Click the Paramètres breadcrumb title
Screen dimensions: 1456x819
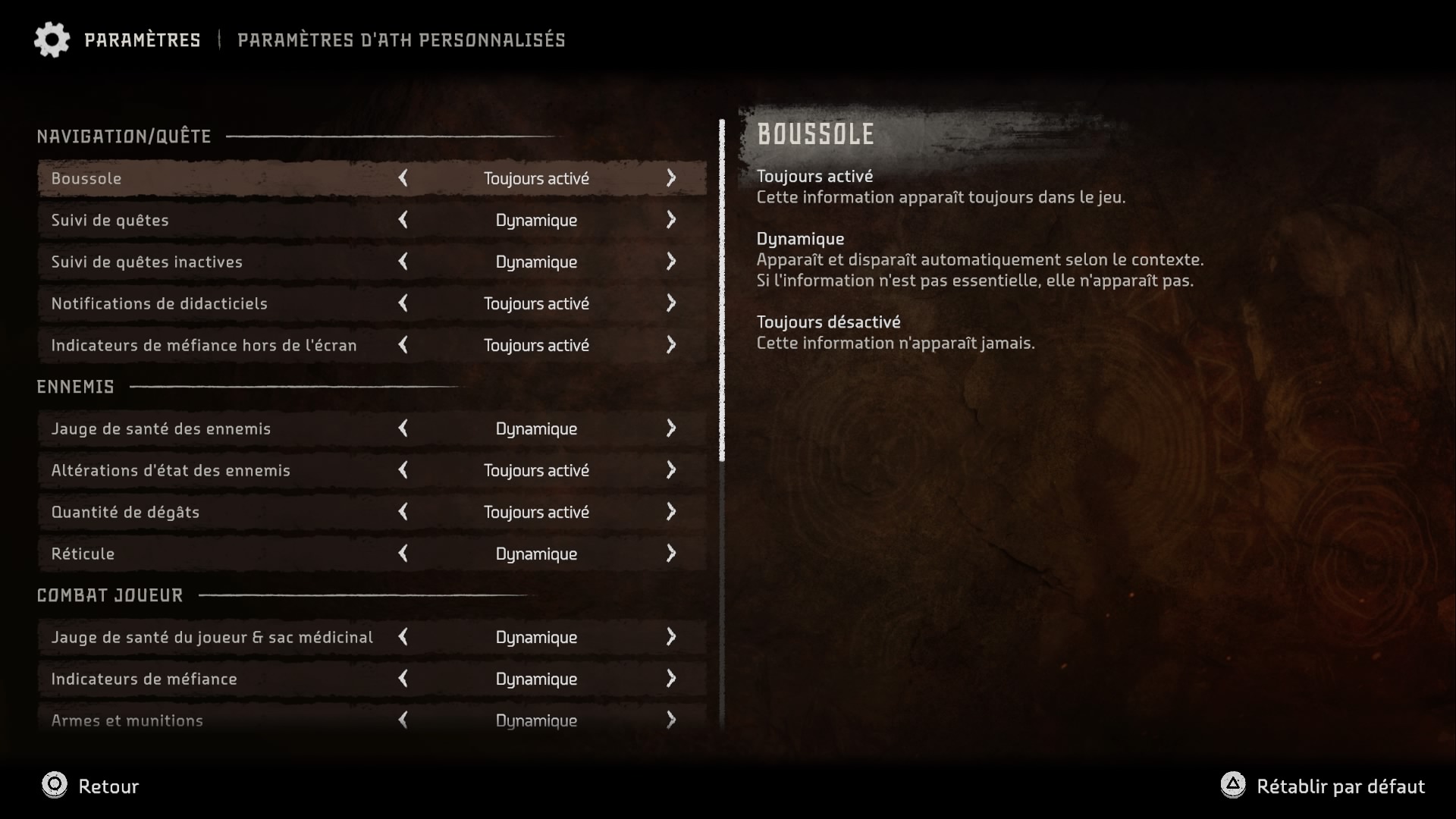(142, 39)
